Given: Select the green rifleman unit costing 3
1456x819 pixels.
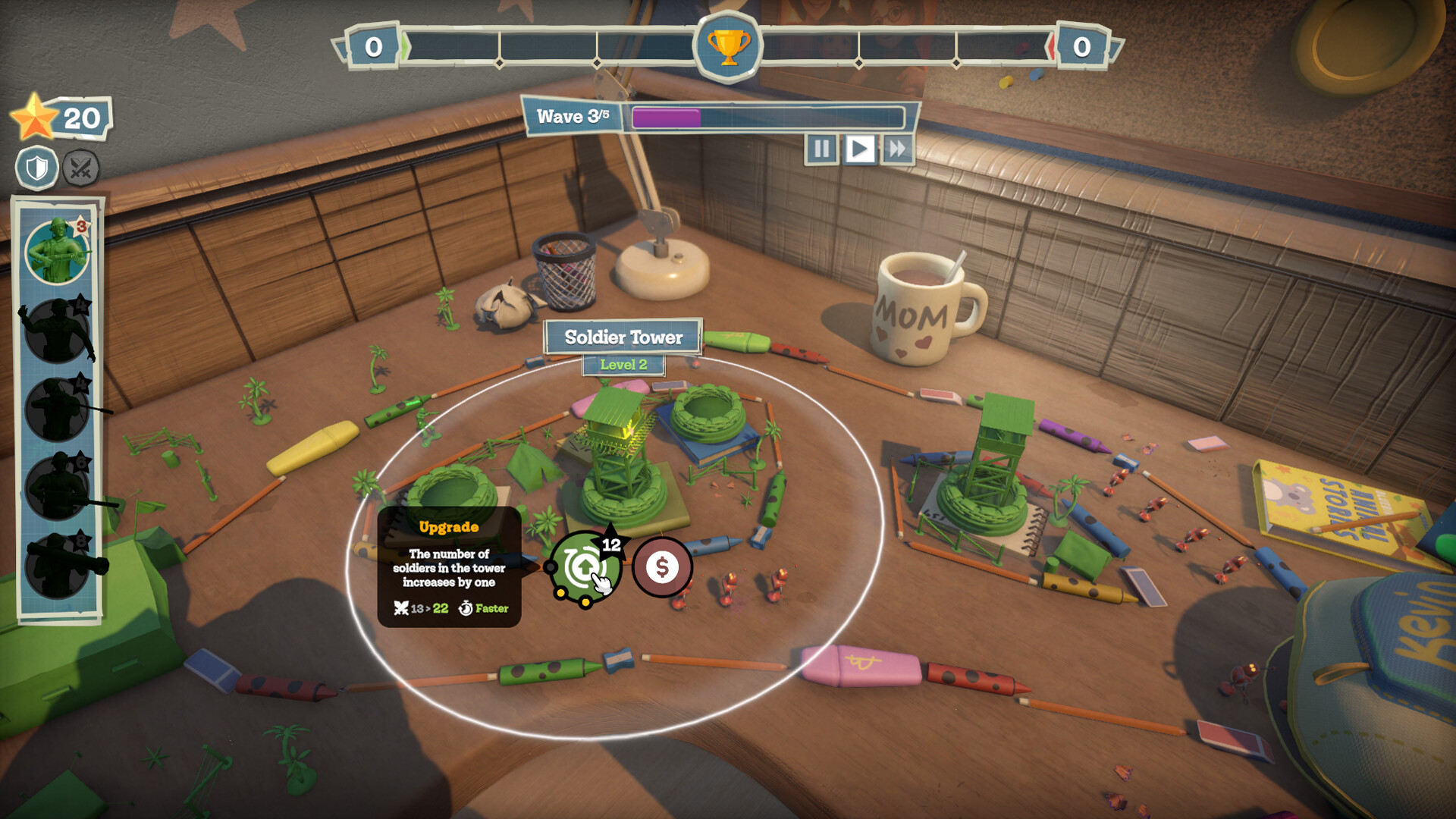Looking at the screenshot, I should (x=58, y=252).
